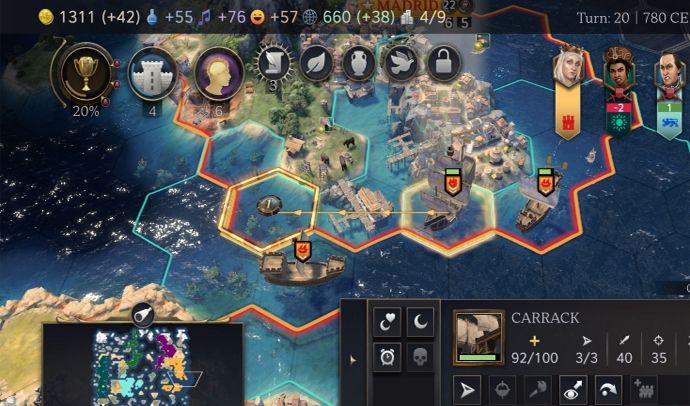Expand the unit panel side arrow
Viewport: 690px width, 406px height.
351,358
